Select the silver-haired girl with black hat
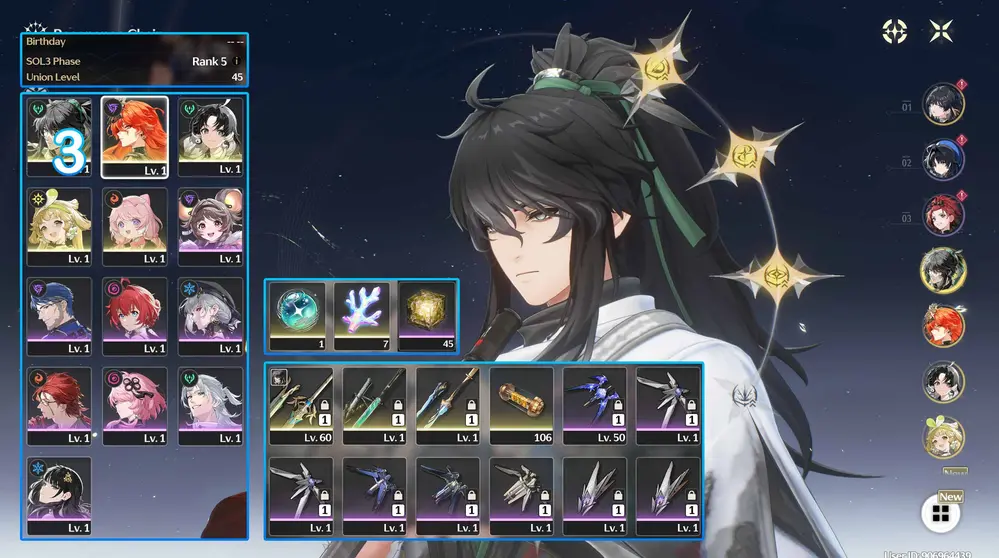The width and height of the screenshot is (999, 558). coord(210,316)
